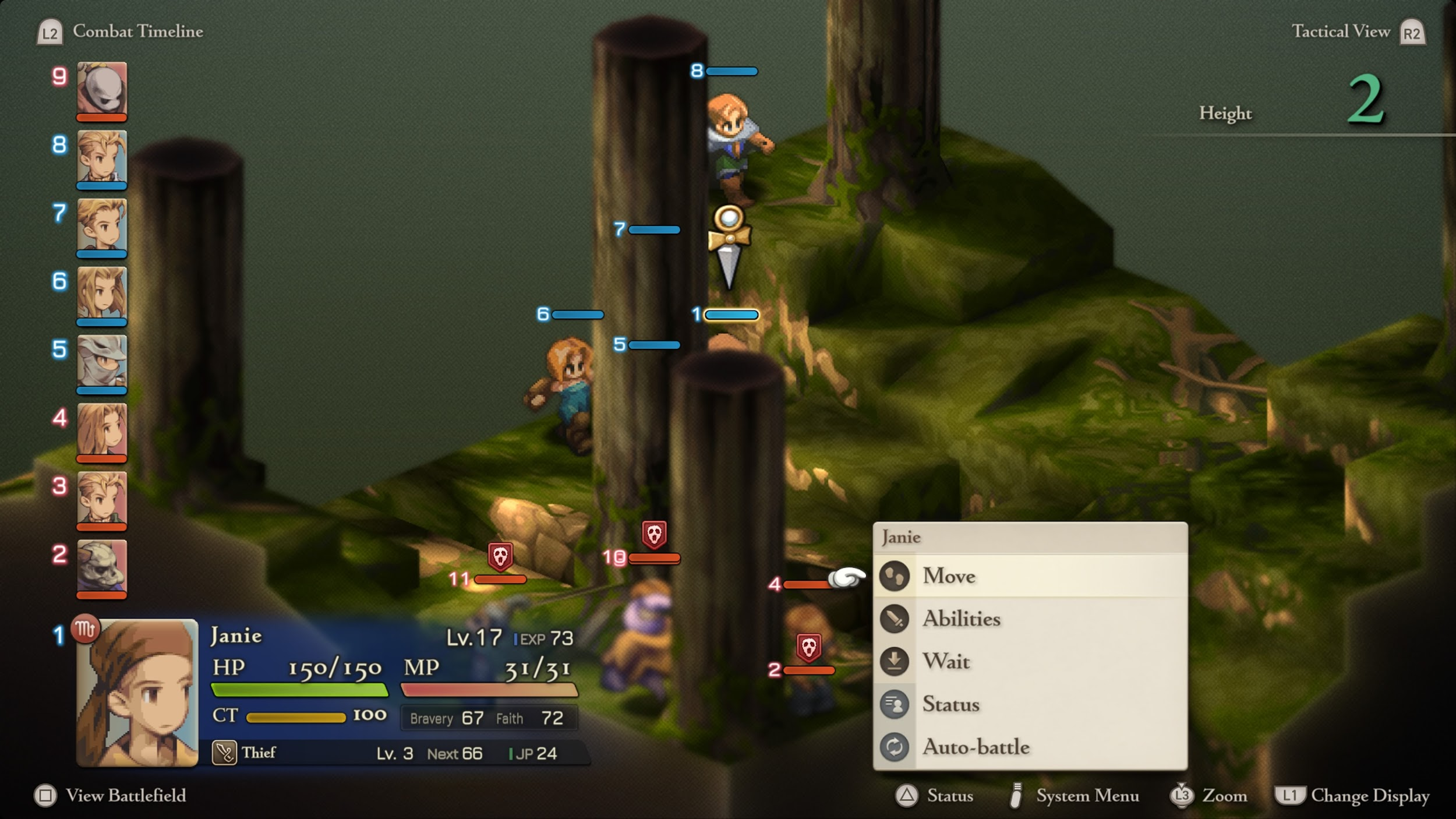1456x819 pixels.
Task: Click the turn 4 enemy portrait in timeline
Action: [x=102, y=430]
